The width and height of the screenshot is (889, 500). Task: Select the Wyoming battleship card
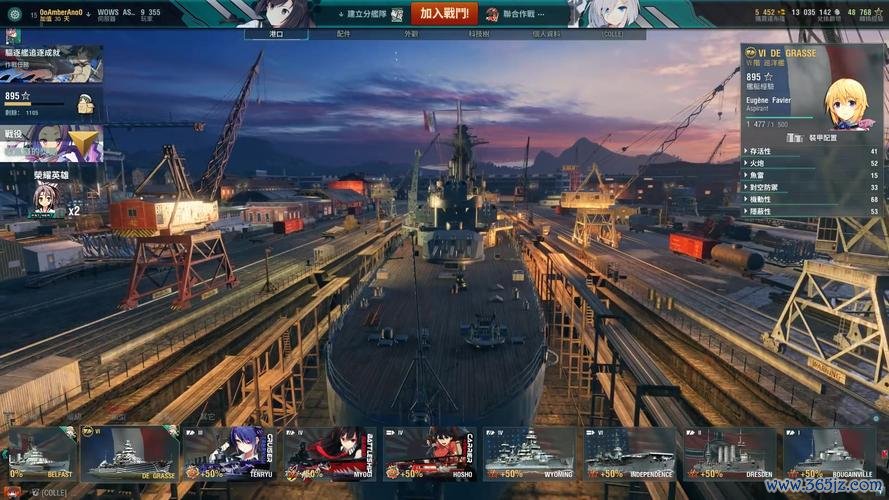[x=528, y=455]
